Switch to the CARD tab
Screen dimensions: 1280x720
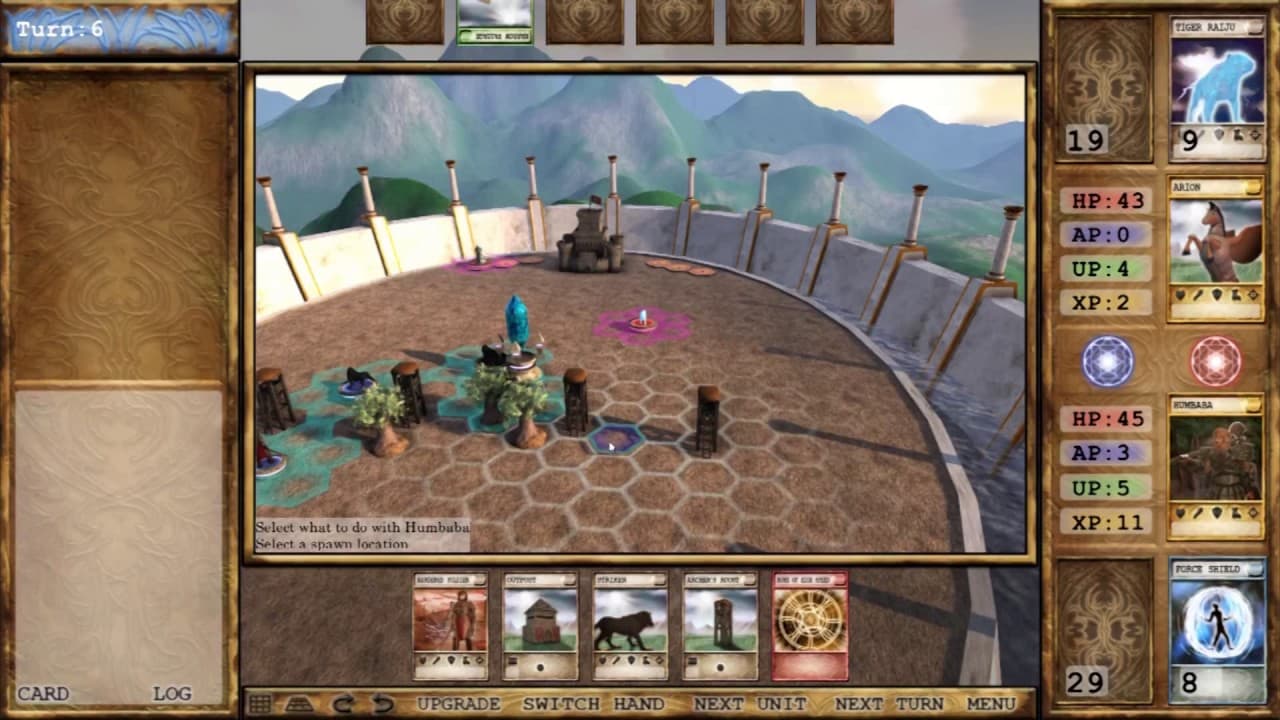tap(44, 693)
